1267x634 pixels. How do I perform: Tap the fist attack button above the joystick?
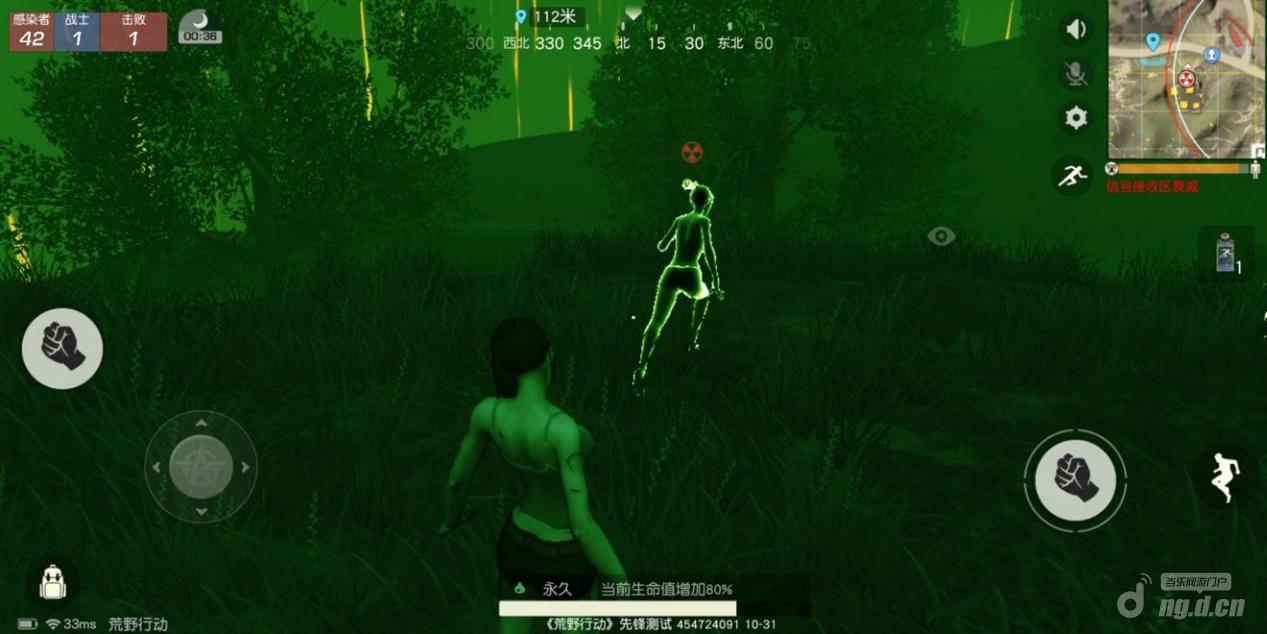coord(62,347)
